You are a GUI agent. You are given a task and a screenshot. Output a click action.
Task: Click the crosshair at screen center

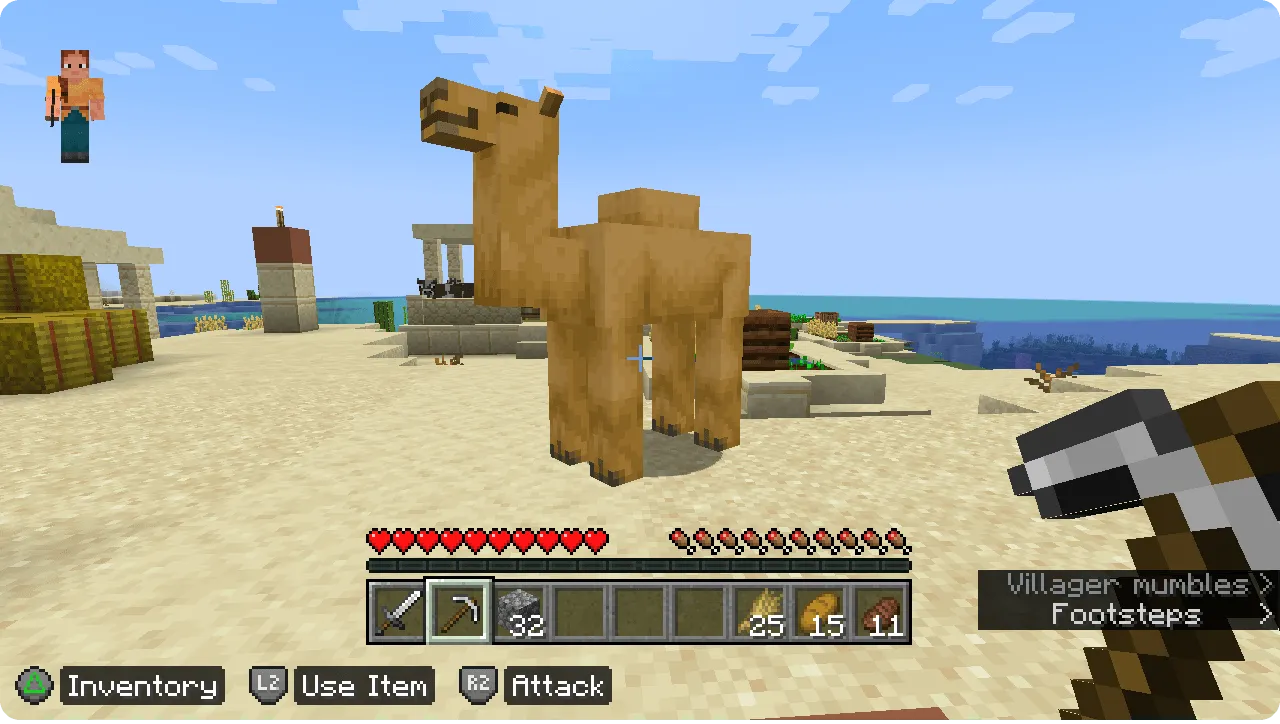(639, 357)
